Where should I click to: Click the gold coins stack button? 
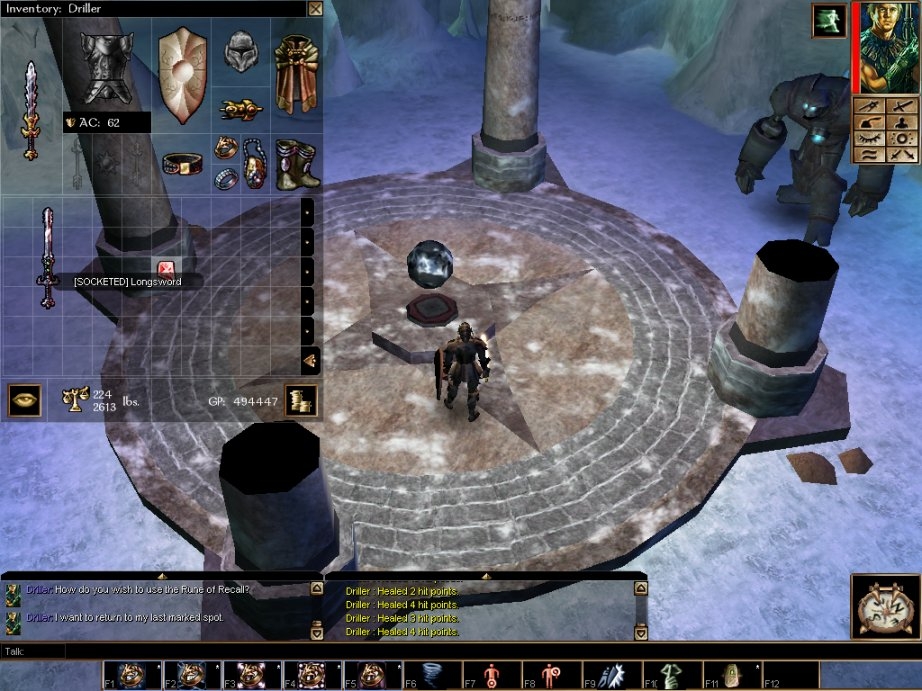pyautogui.click(x=301, y=400)
